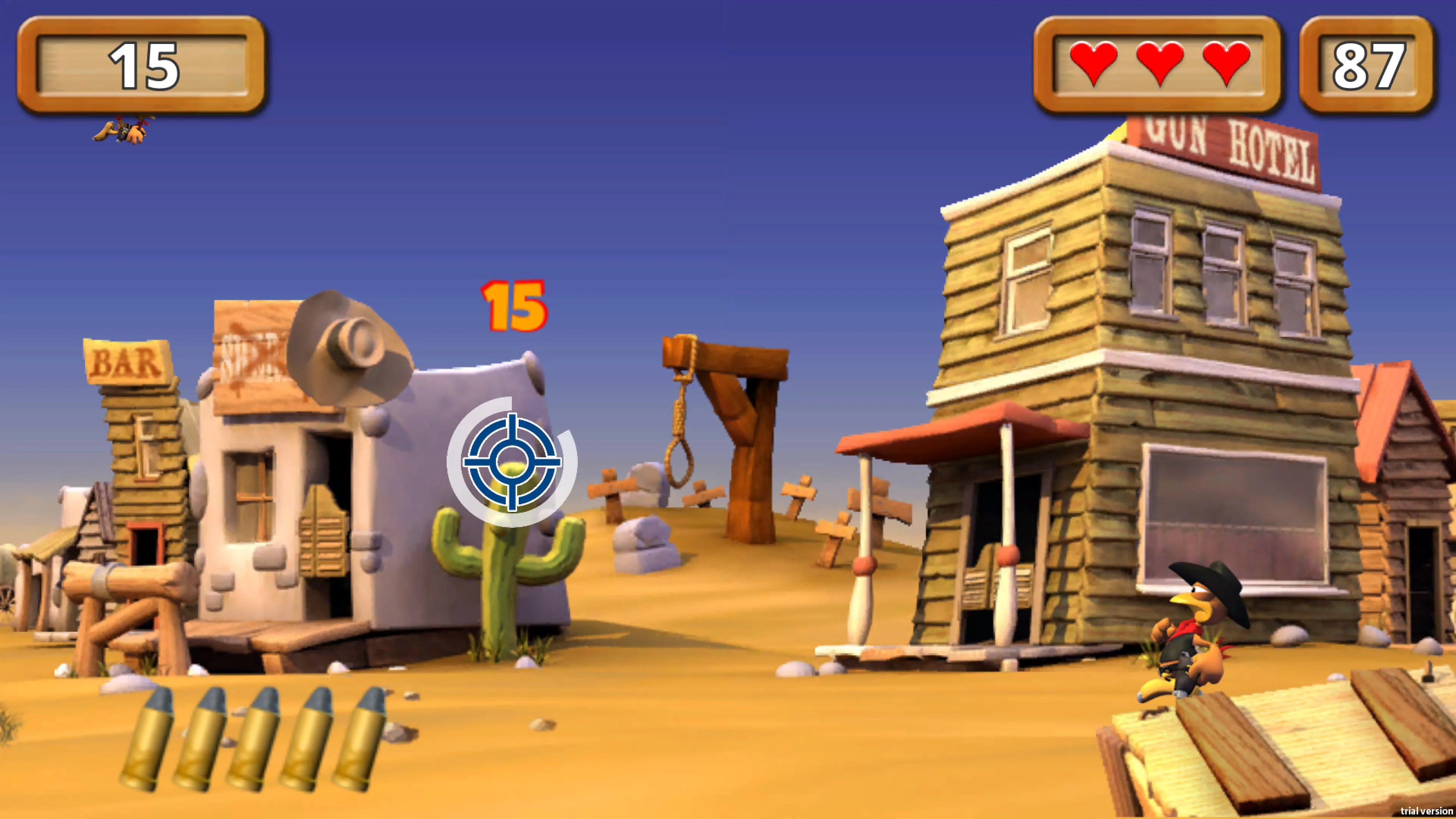Click the blue crosshair reticle
Screen dimensions: 1456x819
(511, 463)
